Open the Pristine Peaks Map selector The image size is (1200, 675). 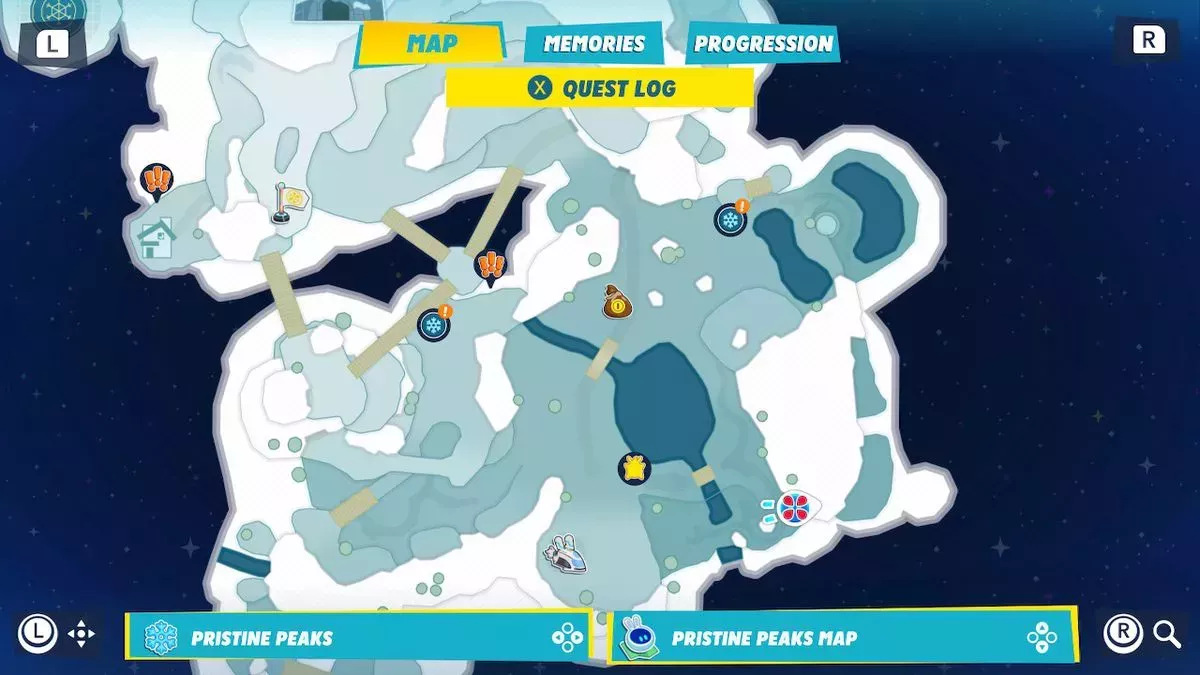pos(843,637)
